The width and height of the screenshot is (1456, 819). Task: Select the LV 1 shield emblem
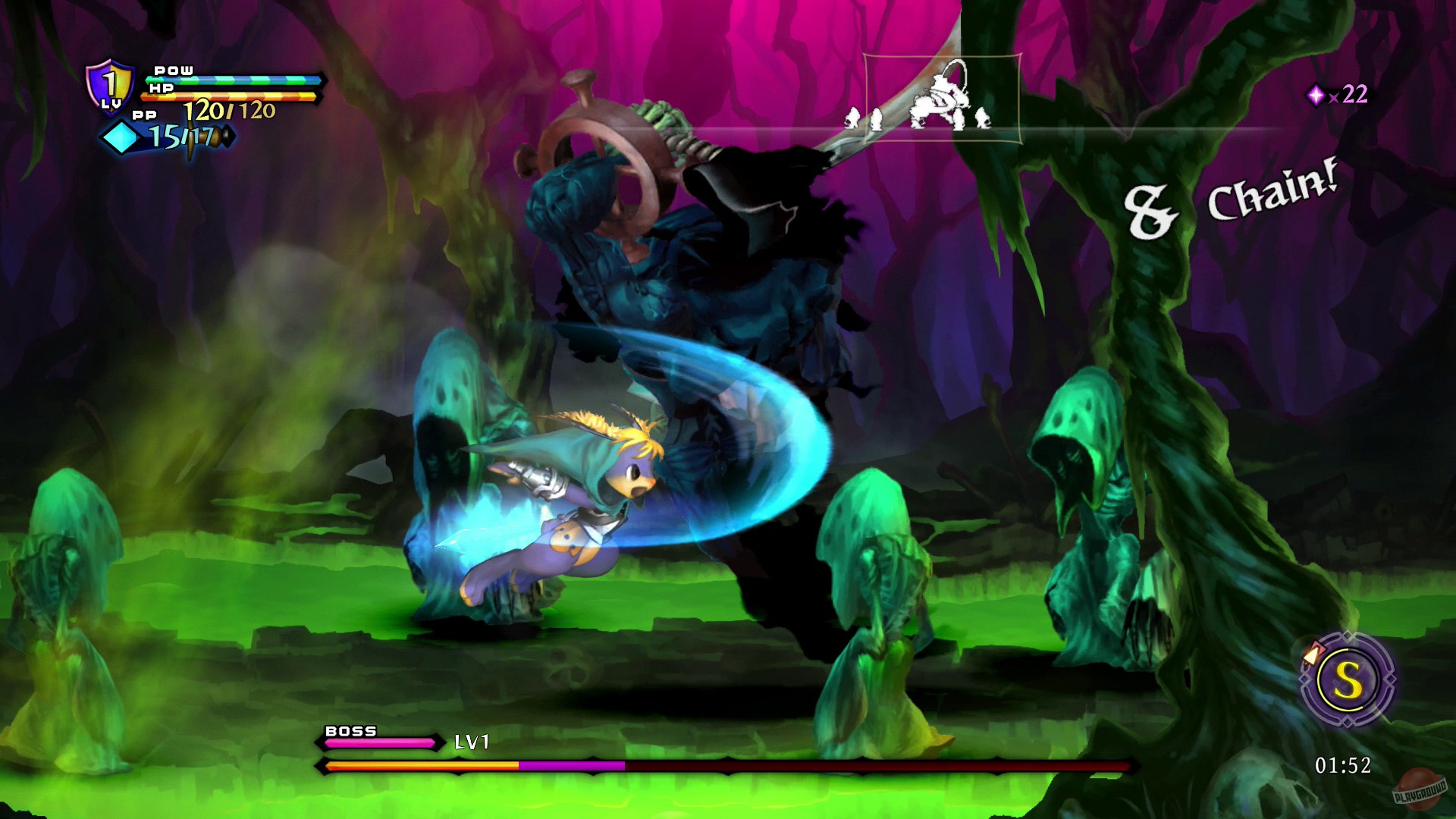tap(110, 88)
